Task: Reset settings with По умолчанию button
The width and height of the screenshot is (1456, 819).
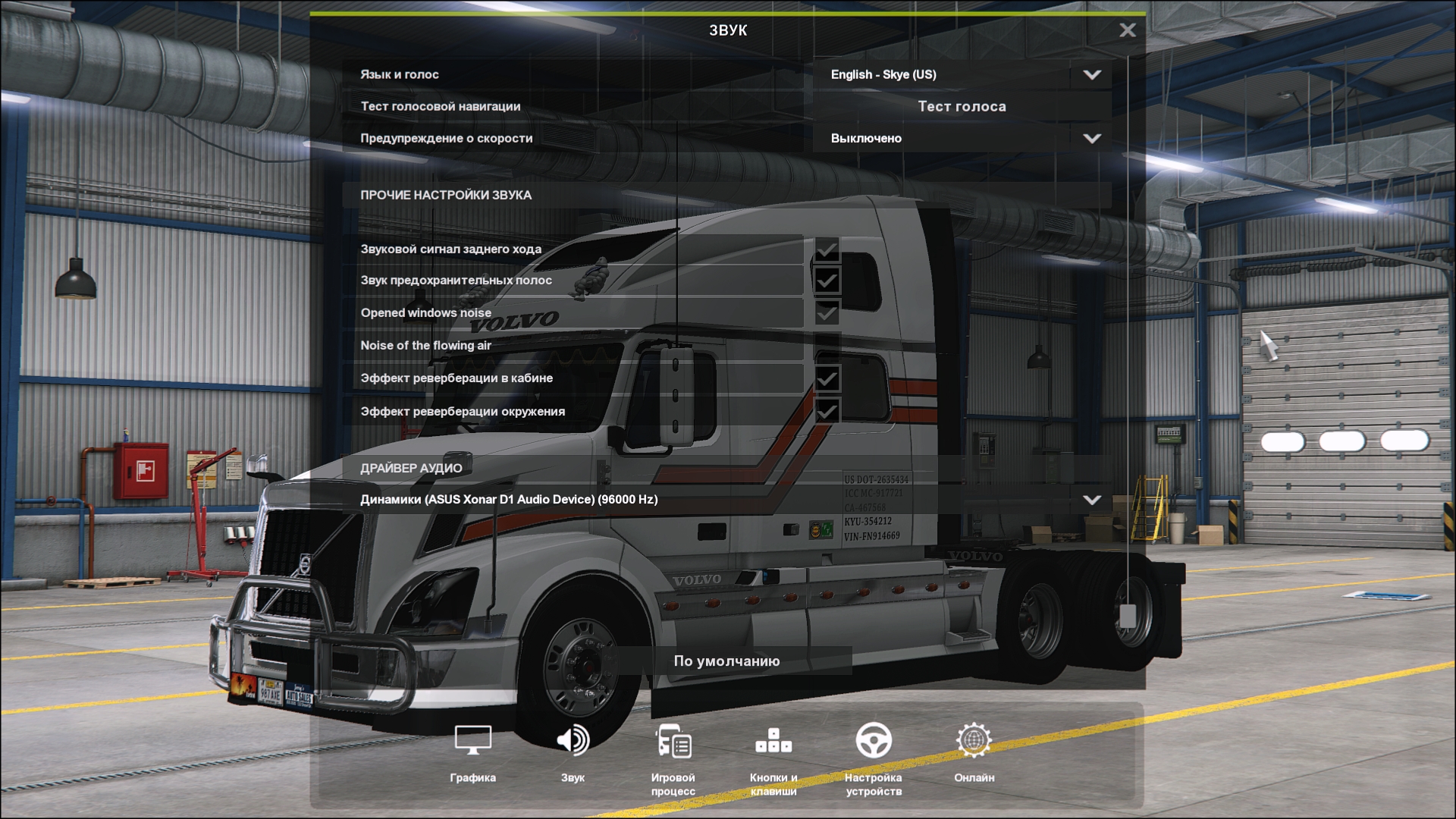Action: tap(726, 661)
